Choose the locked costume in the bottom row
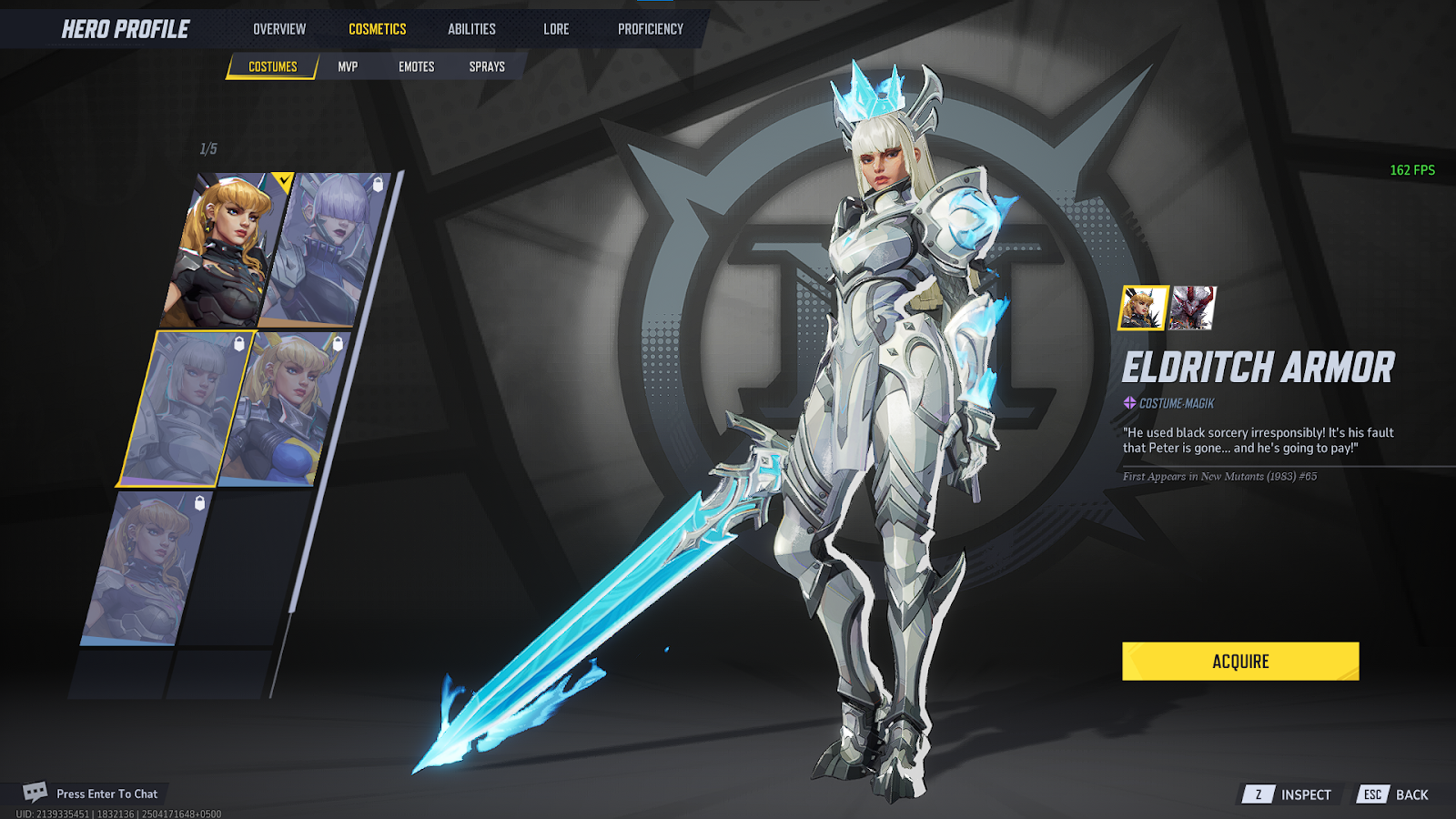Image resolution: width=1456 pixels, height=819 pixels. (x=146, y=567)
